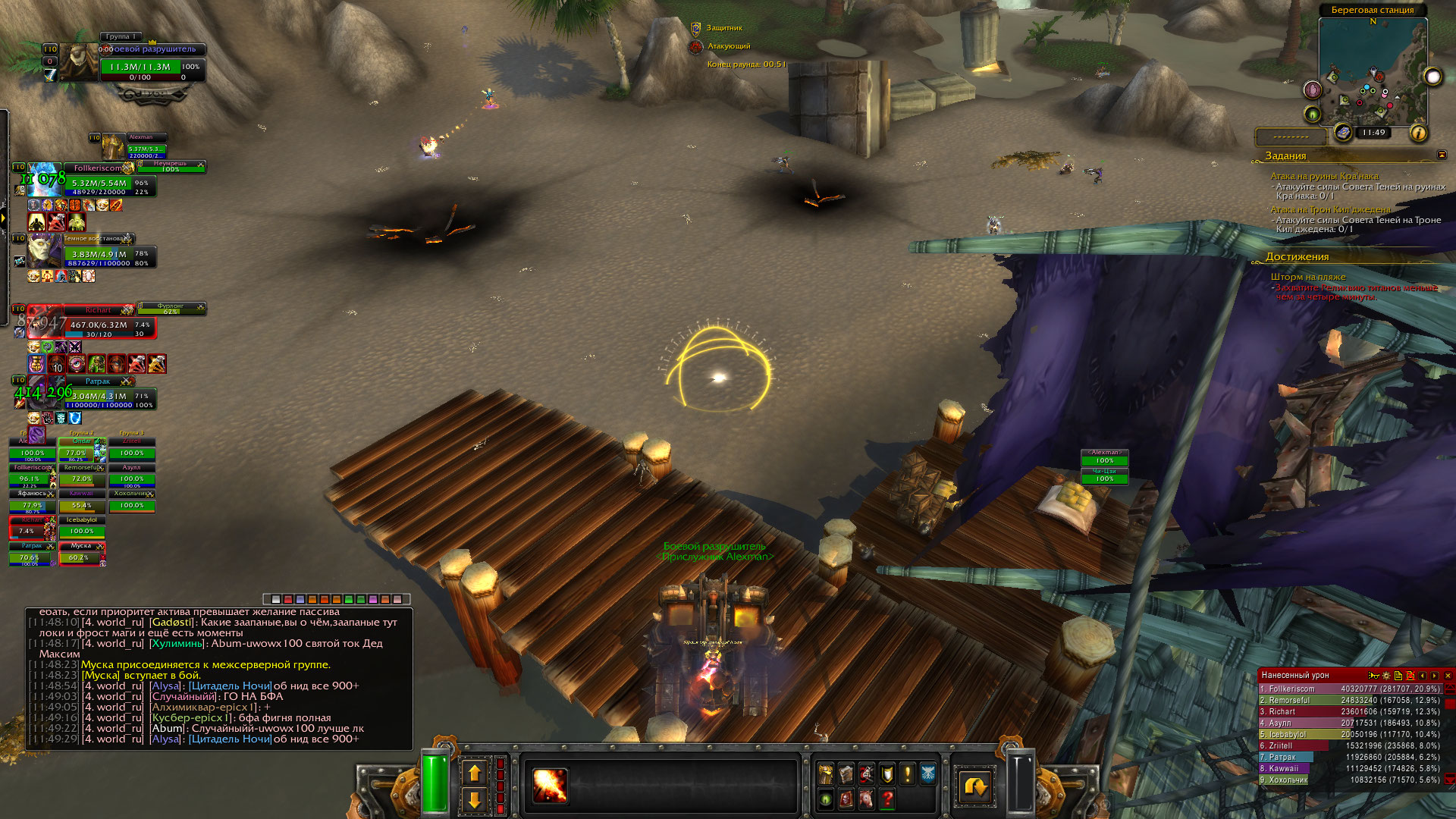1456x819 pixels.
Task: Switch damage meter to next mode arrow
Action: (x=1435, y=675)
